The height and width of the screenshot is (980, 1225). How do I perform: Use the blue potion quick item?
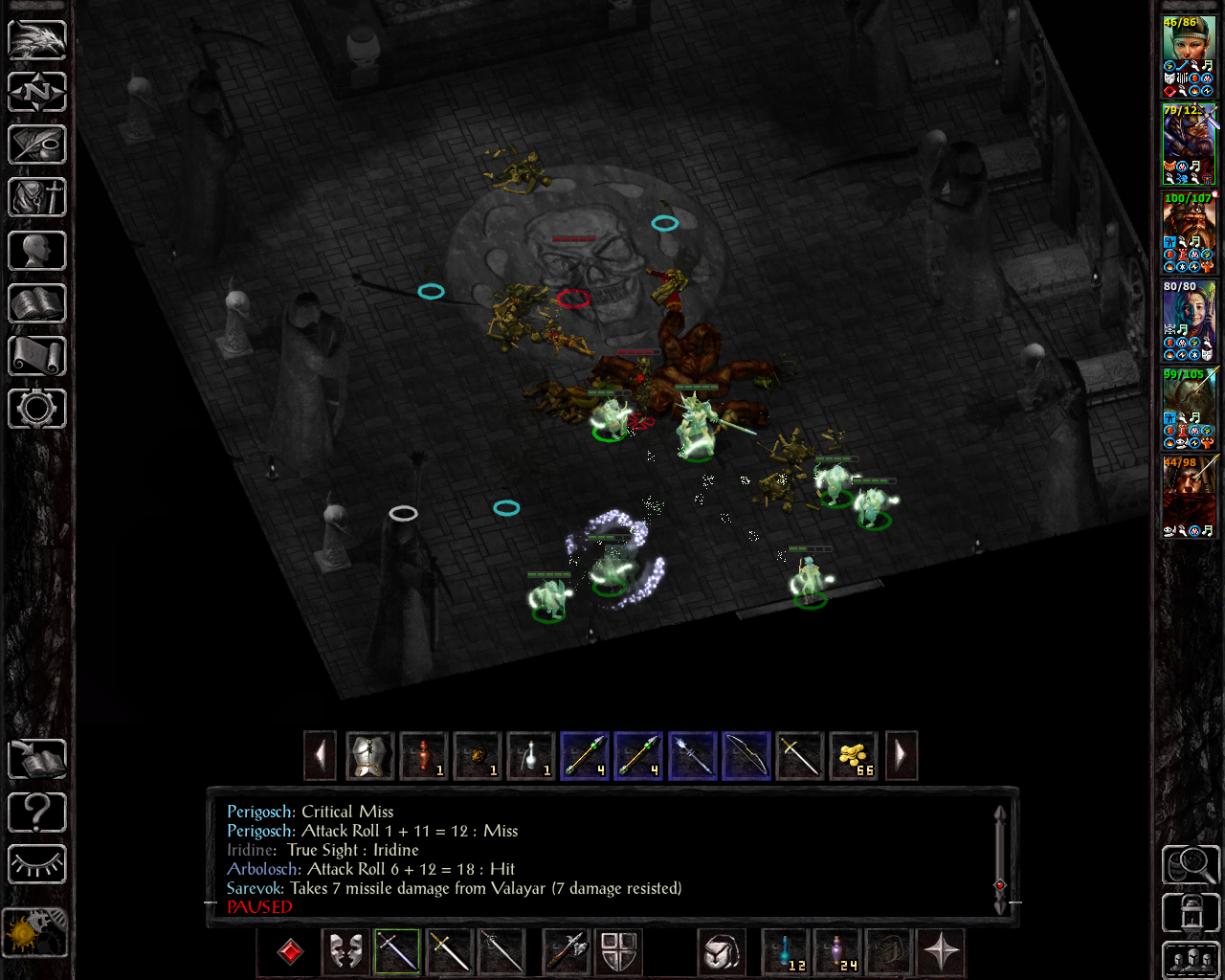787,951
